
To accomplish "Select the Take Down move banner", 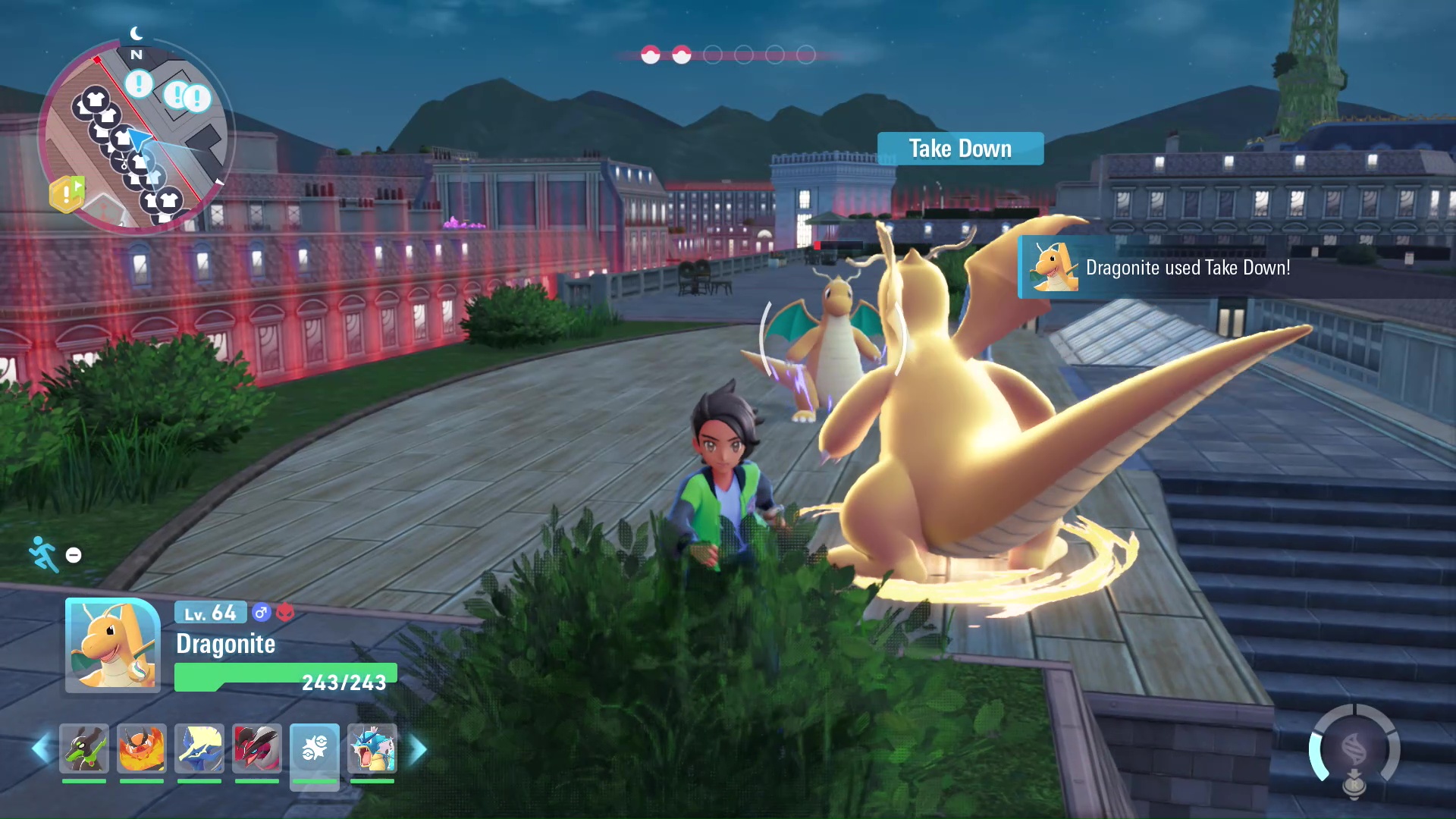I will coord(960,149).
